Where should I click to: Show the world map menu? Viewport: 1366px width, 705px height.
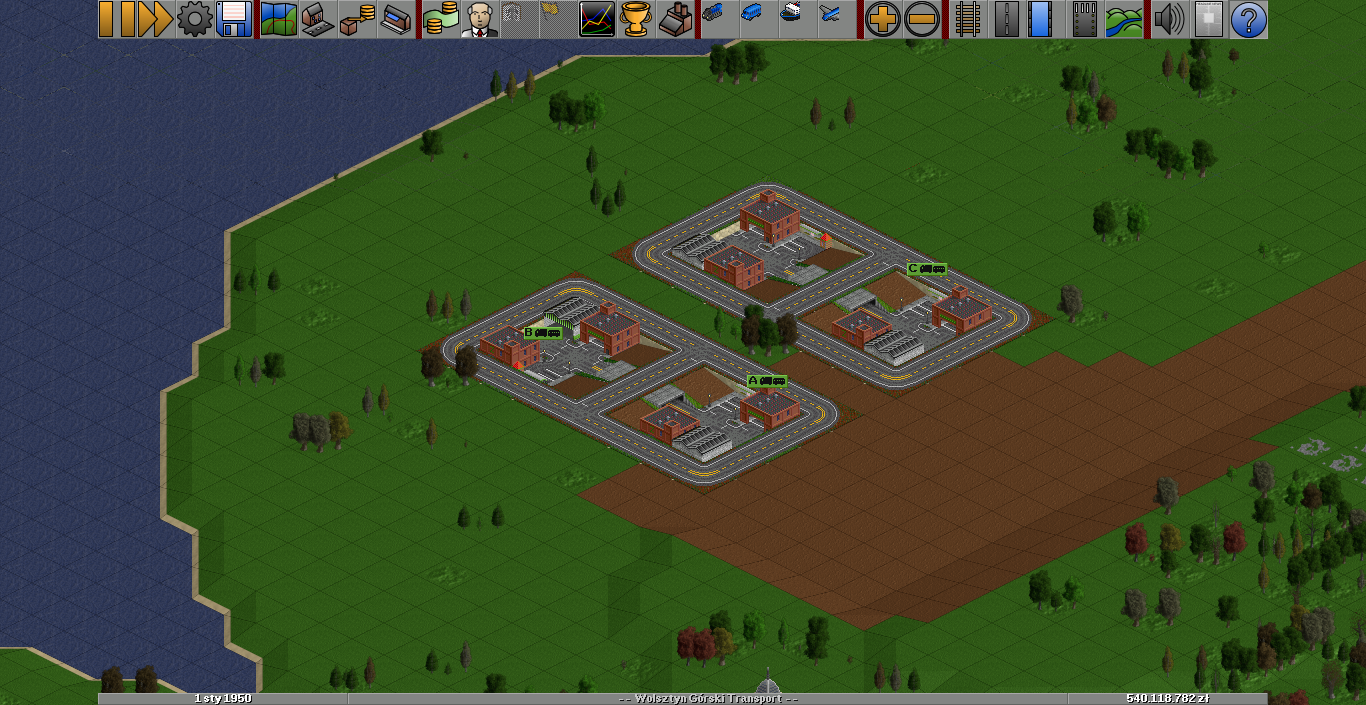coord(278,19)
